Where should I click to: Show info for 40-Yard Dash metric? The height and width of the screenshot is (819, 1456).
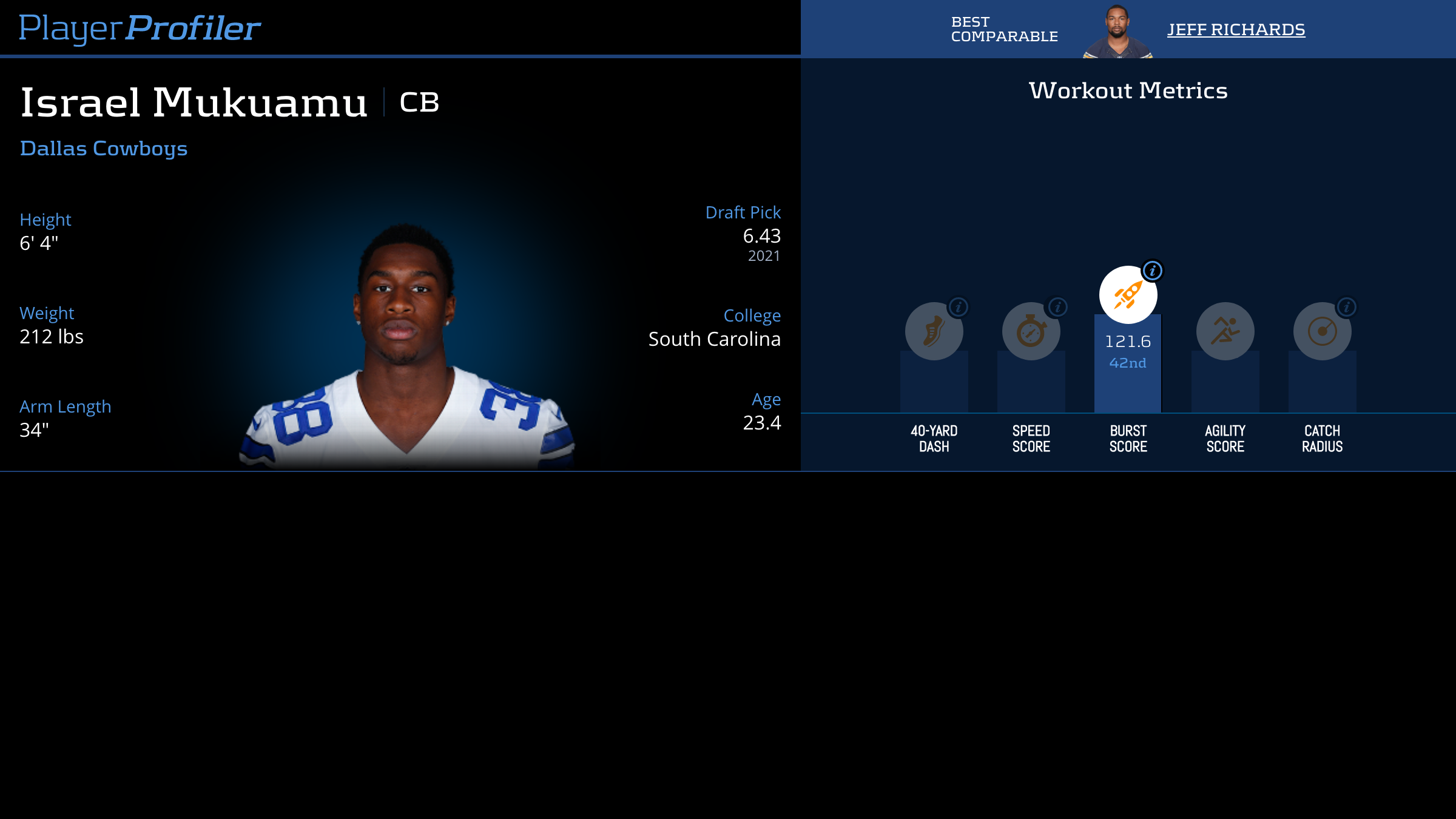959,307
